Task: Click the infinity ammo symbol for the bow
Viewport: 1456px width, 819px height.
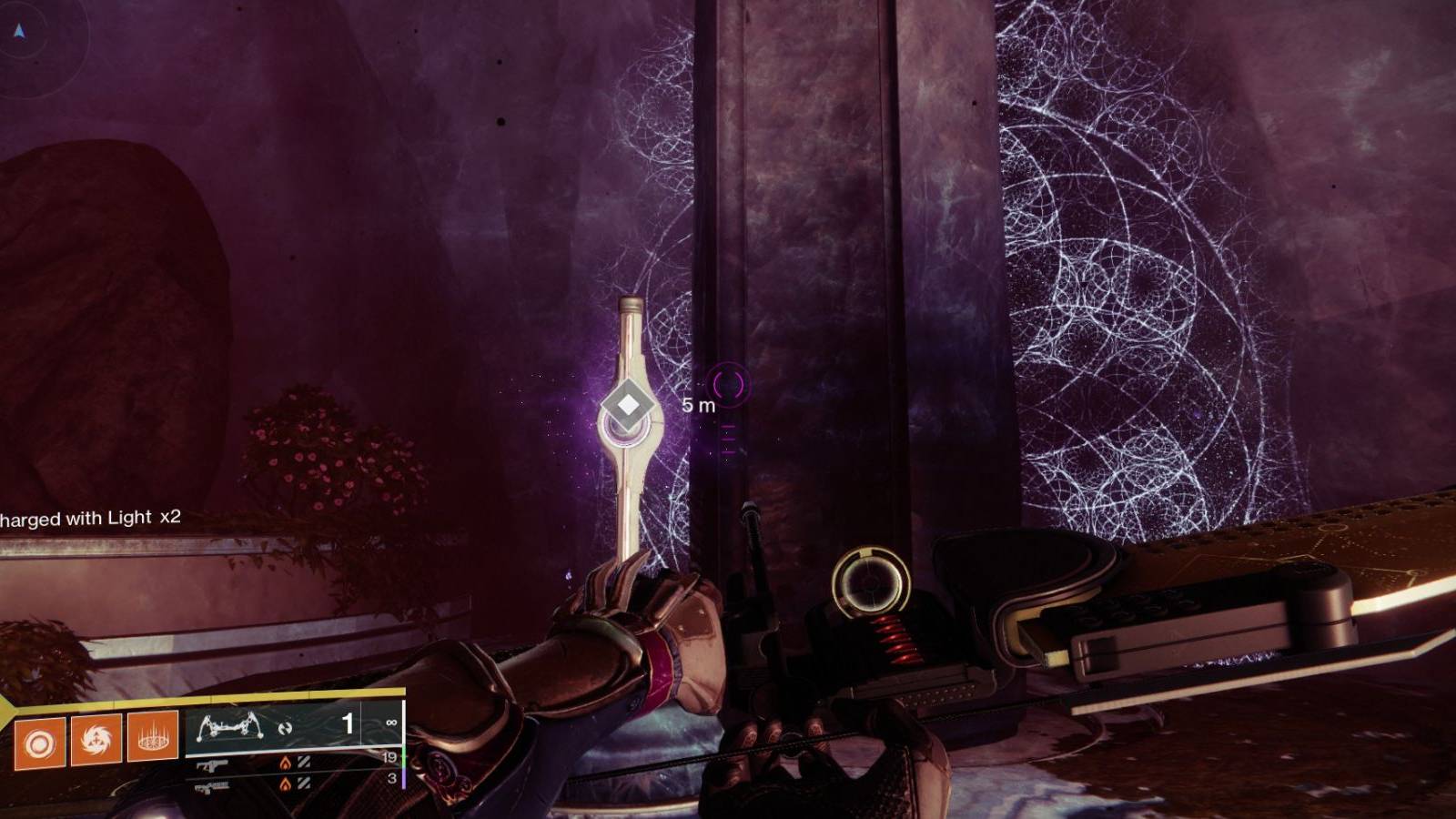Action: pos(391,723)
